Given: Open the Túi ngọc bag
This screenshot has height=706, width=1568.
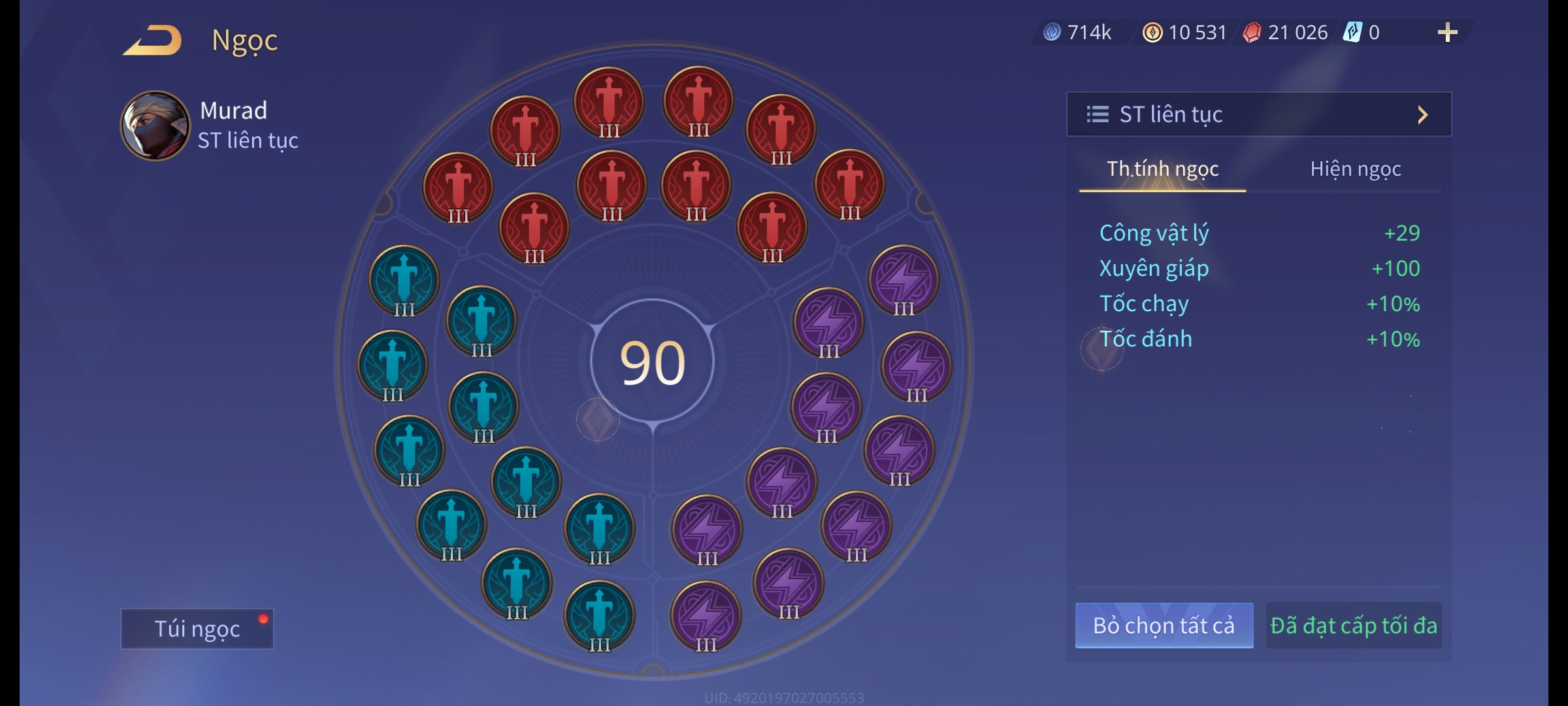Looking at the screenshot, I should pos(197,628).
